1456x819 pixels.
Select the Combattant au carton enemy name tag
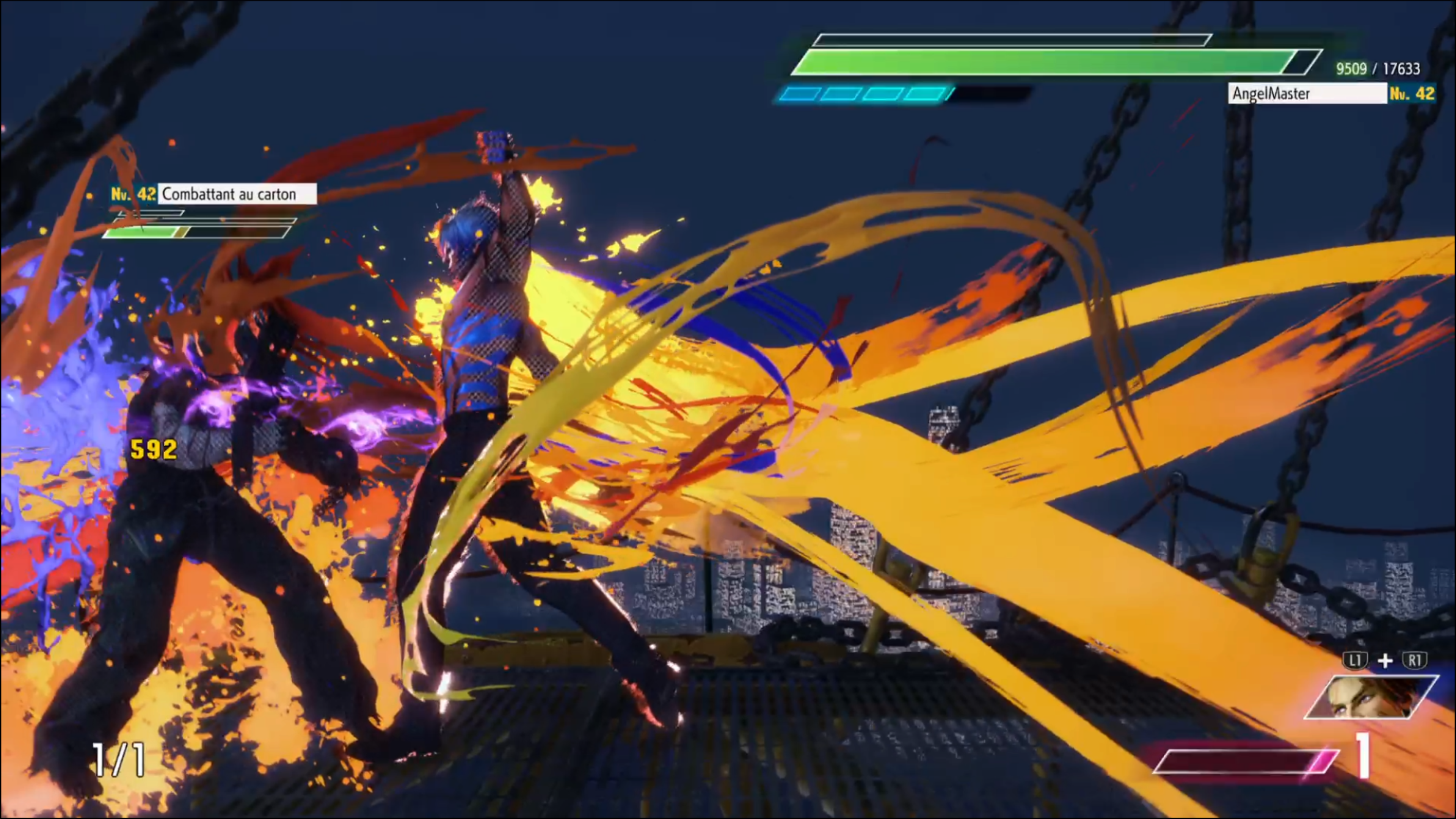[236, 194]
